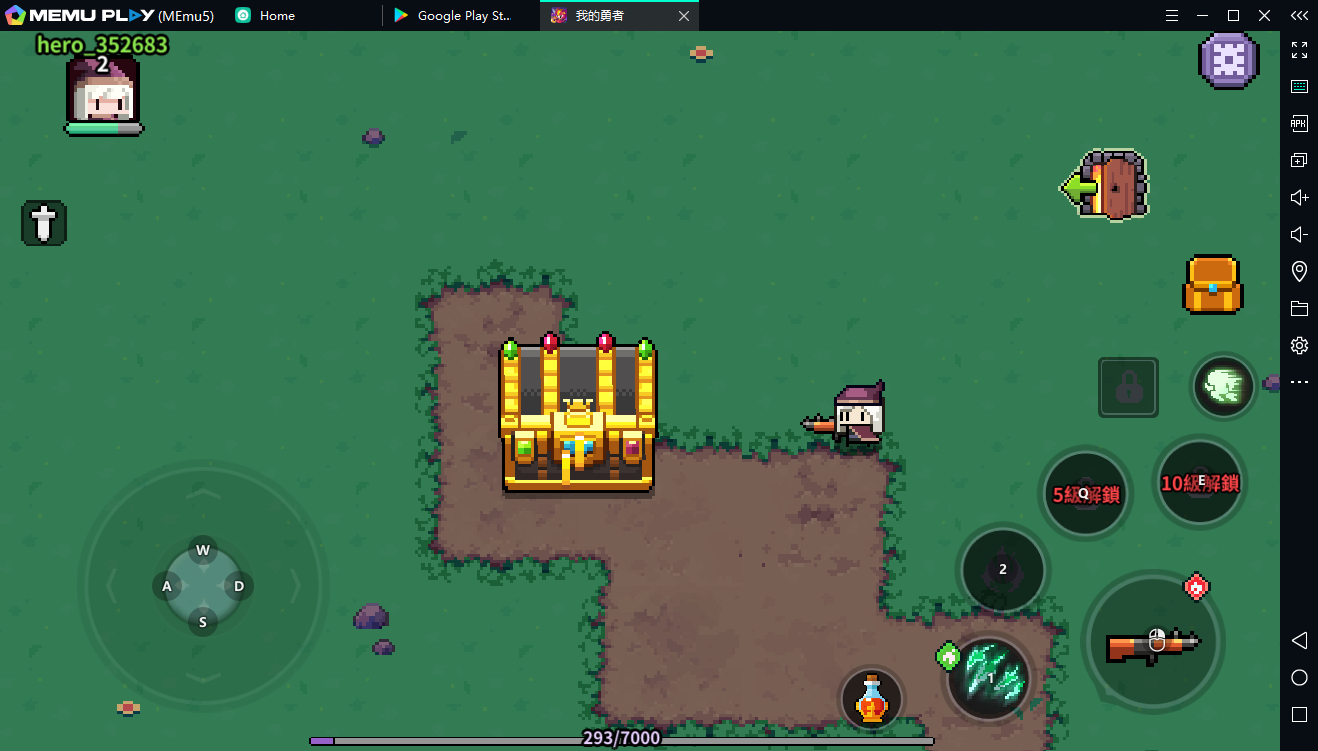Close the 我的勇者 emulator tab
This screenshot has width=1318, height=751.
(684, 16)
